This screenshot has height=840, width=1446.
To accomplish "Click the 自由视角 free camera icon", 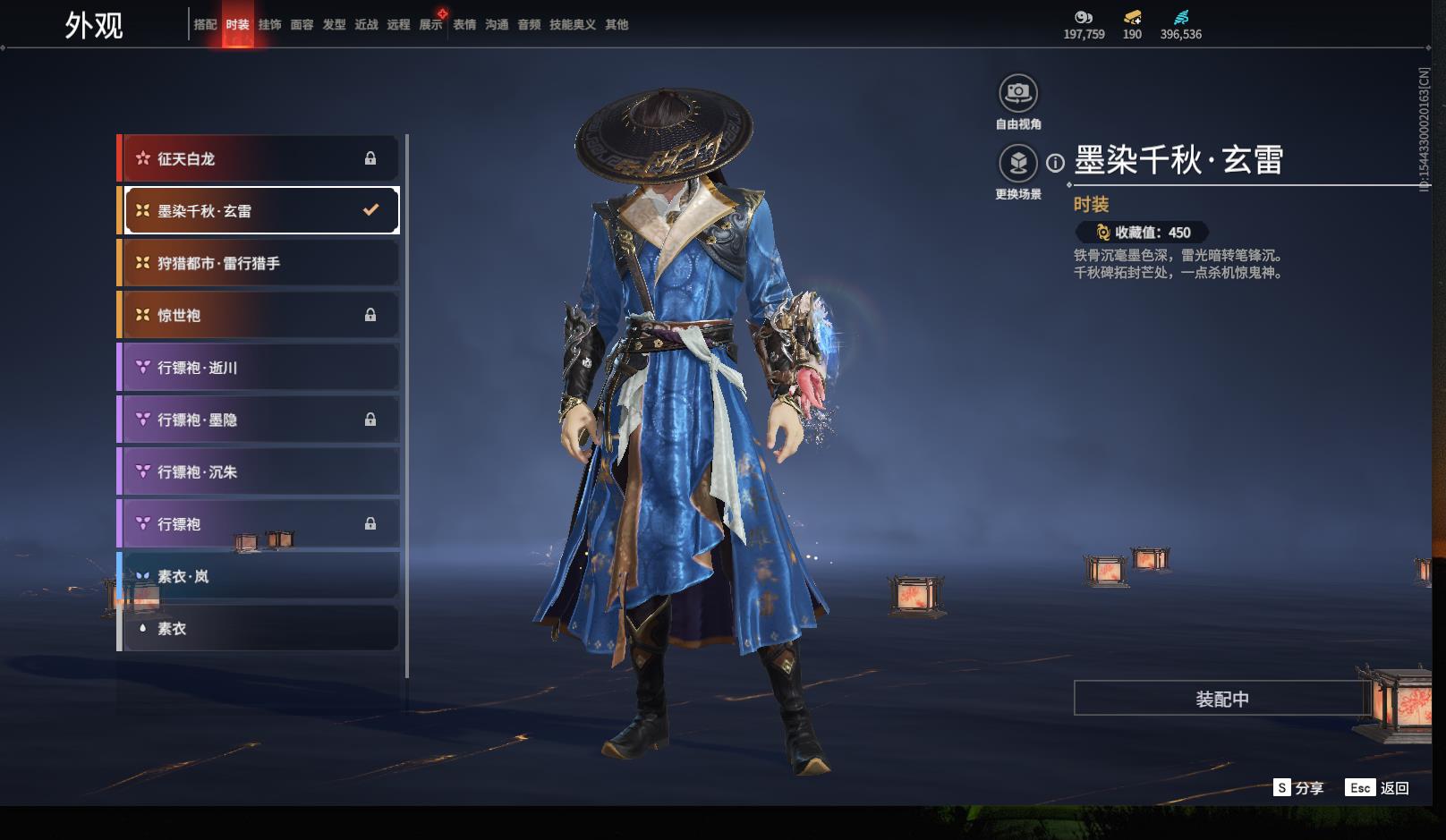I will point(1017,93).
